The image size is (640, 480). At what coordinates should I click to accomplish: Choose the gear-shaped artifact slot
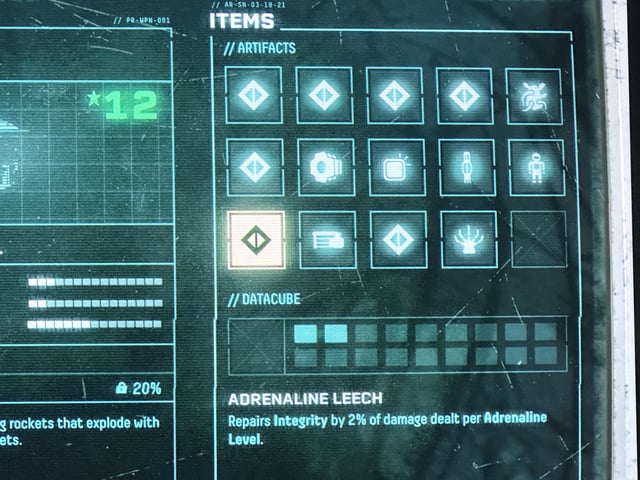pyautogui.click(x=326, y=168)
